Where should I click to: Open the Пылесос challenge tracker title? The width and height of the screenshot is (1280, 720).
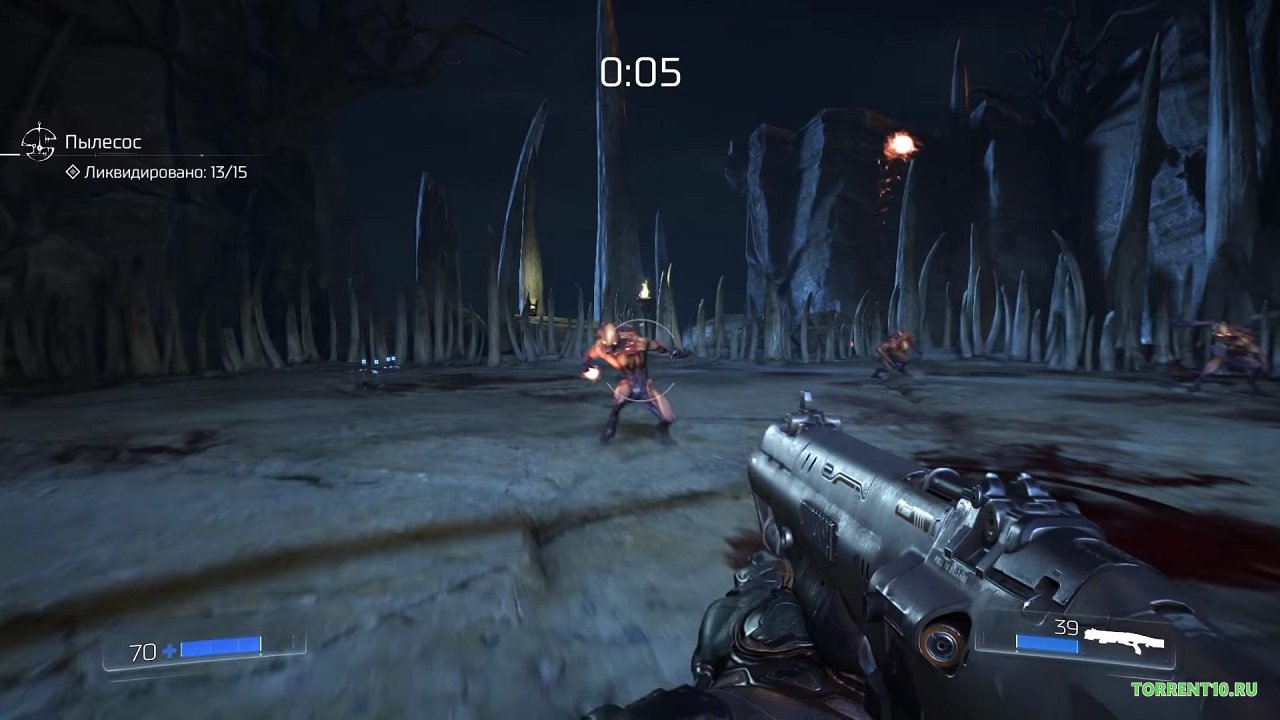pos(103,142)
